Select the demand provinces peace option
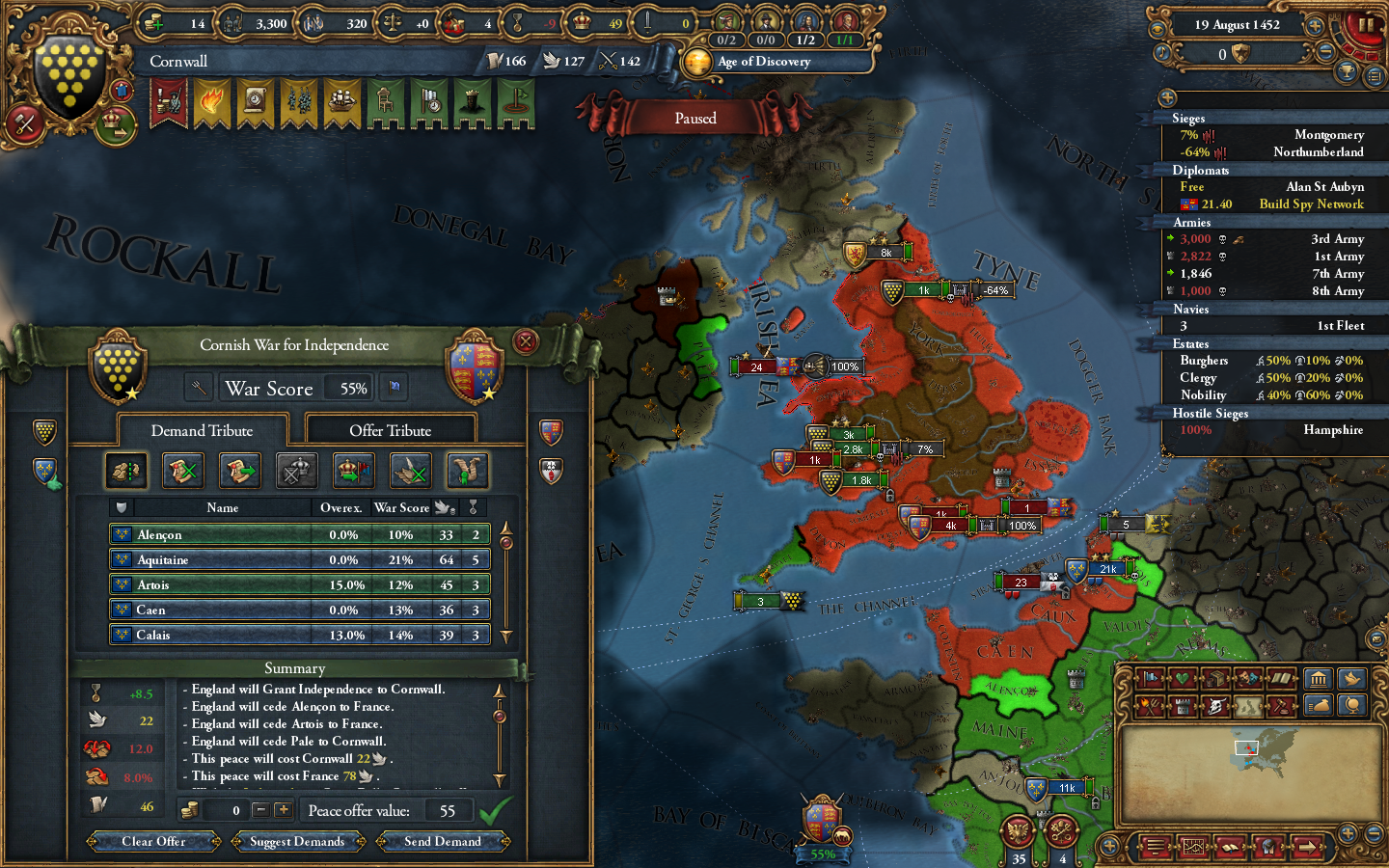 (x=125, y=471)
